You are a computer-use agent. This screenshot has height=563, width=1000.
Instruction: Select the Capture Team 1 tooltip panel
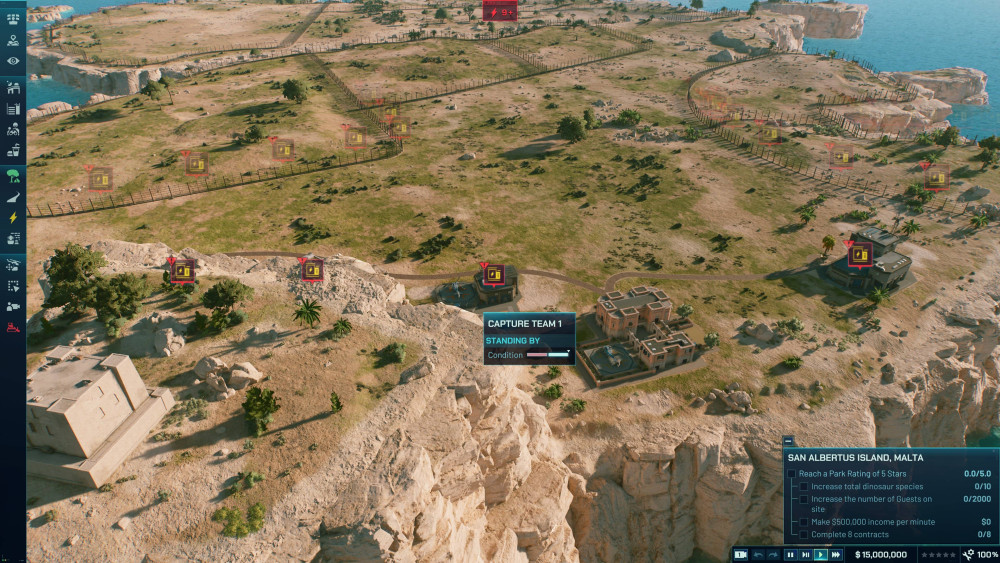[529, 338]
